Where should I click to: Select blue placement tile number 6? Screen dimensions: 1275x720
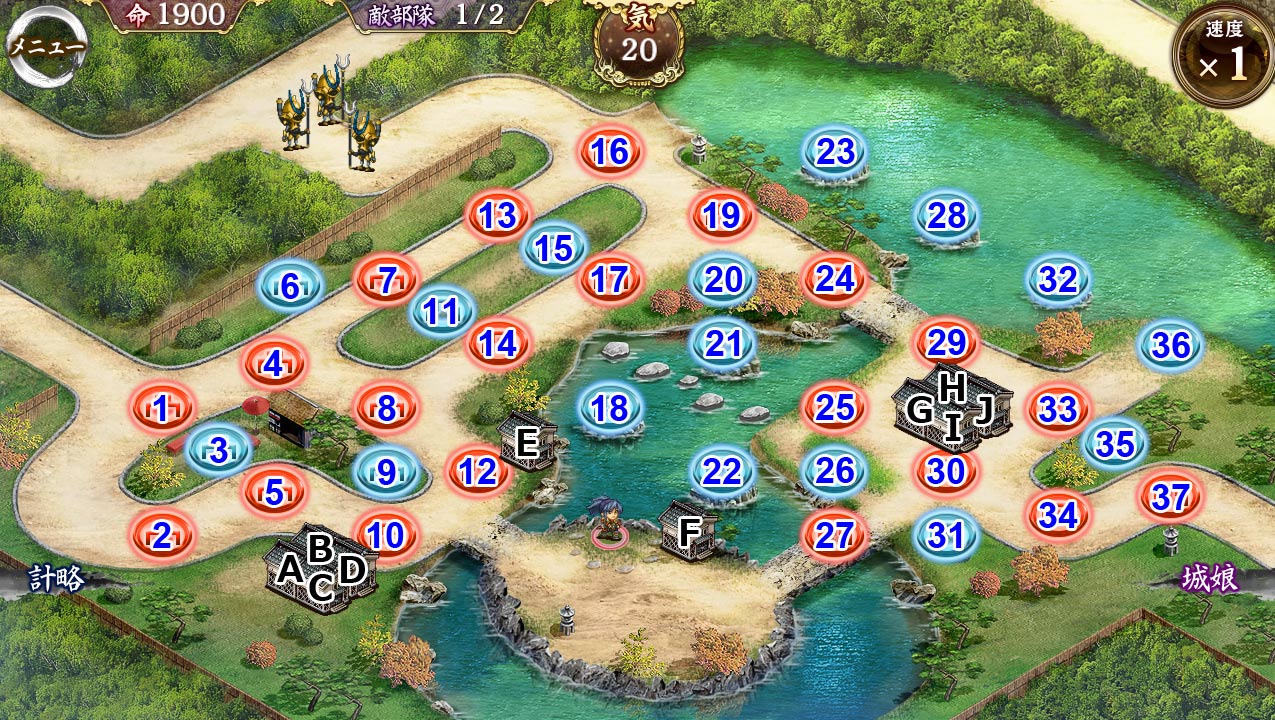(x=290, y=288)
